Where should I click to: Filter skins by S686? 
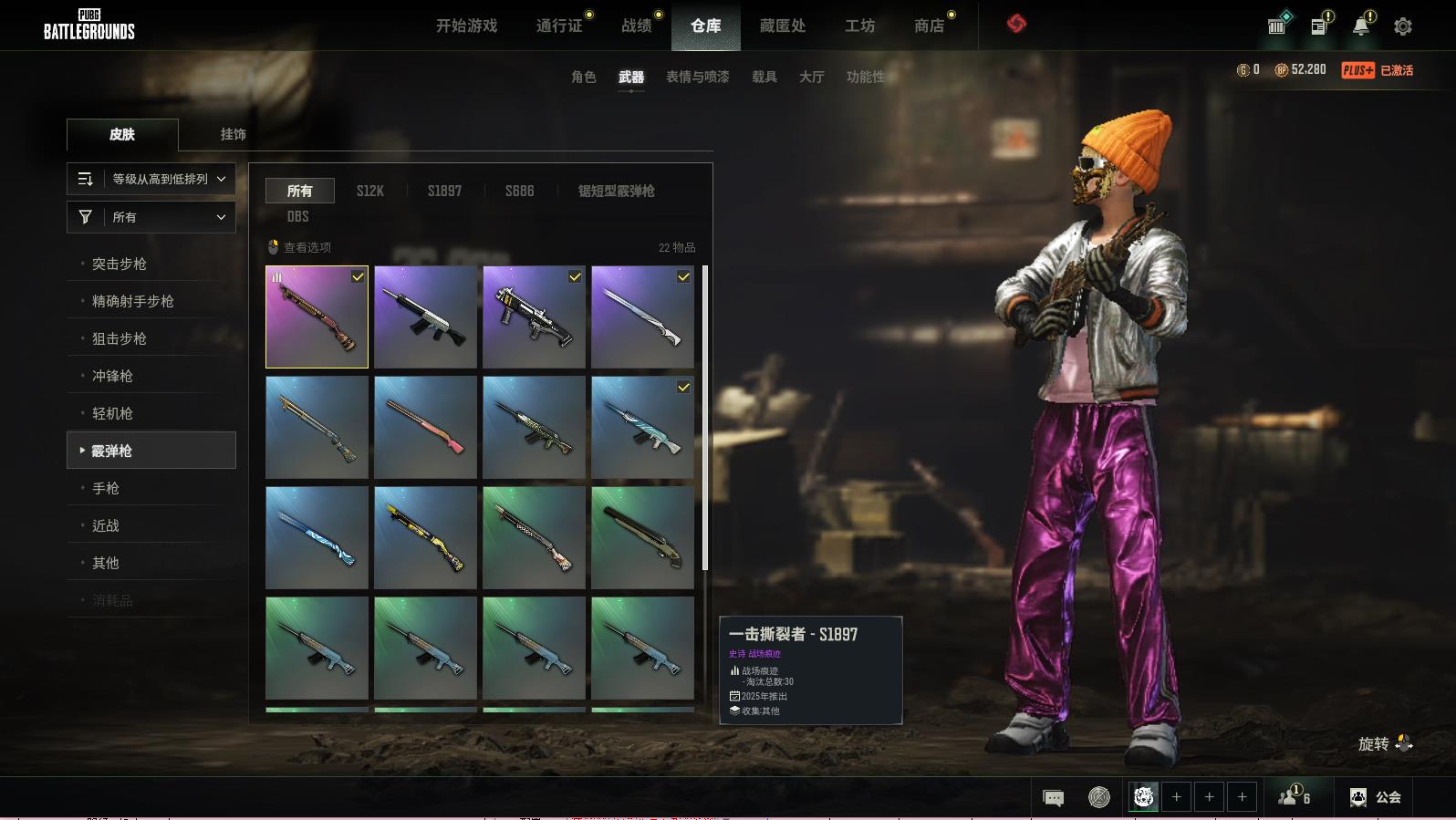click(x=519, y=191)
